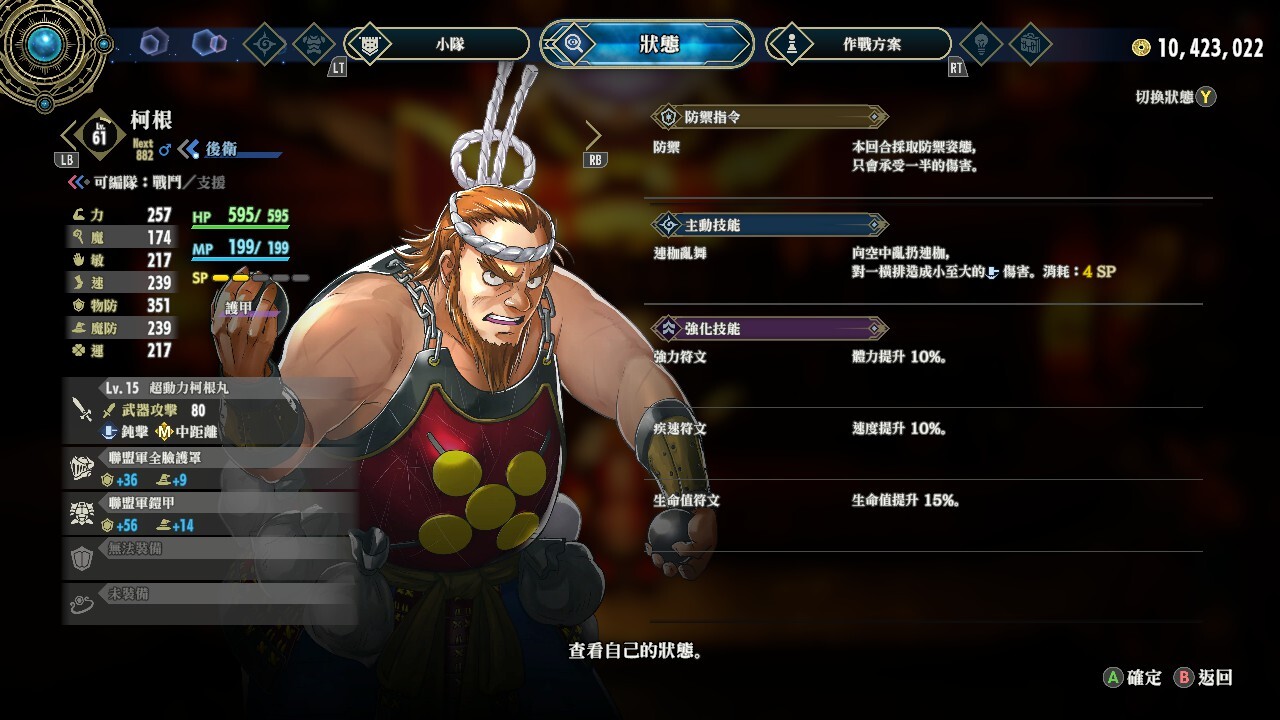Viewport: 1280px width, 720px height.
Task: Select the double hexagon icon in top bar
Action: pos(209,43)
